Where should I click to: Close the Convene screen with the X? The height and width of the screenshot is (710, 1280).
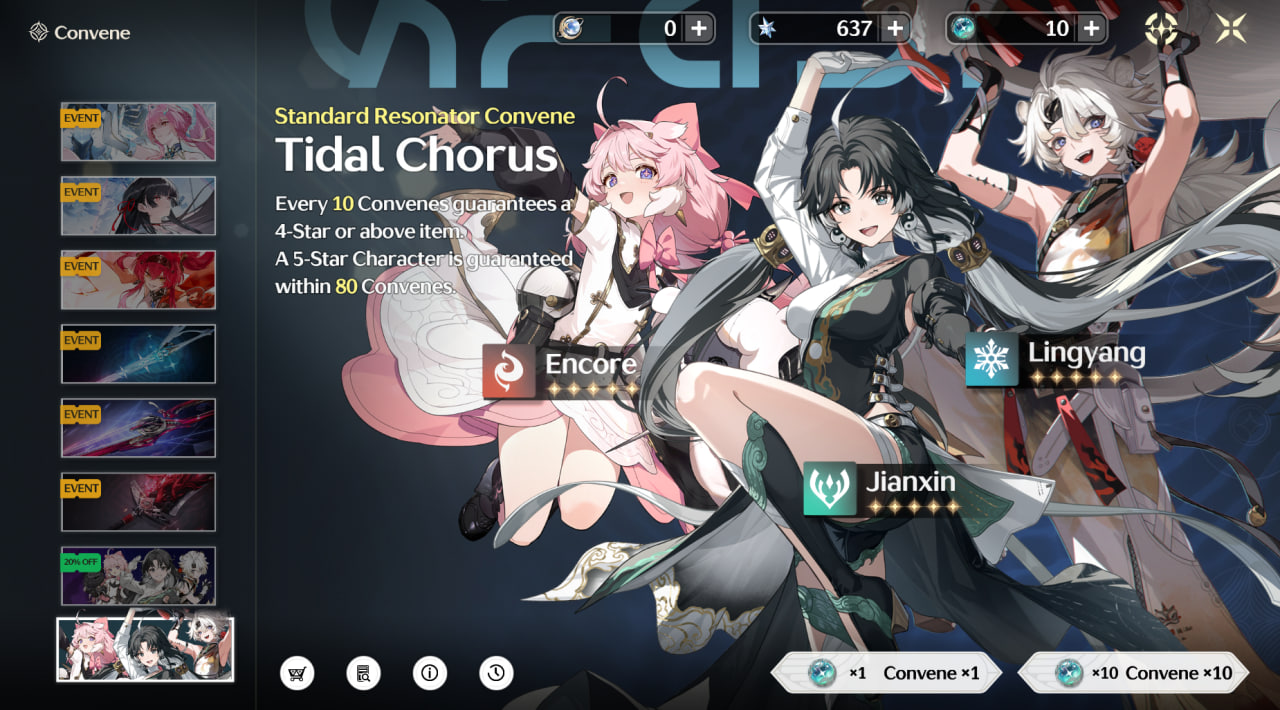(x=1230, y=29)
